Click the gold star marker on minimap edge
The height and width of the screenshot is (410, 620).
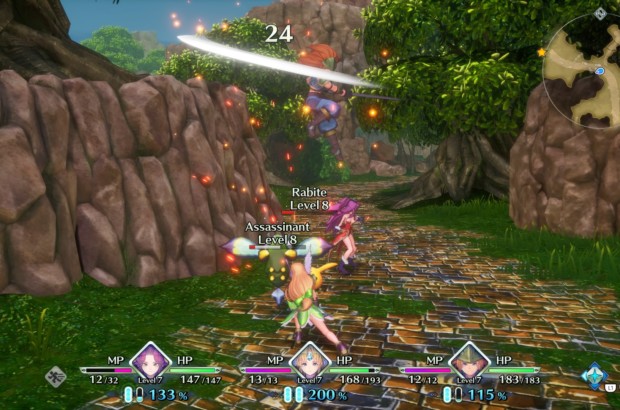click(542, 52)
